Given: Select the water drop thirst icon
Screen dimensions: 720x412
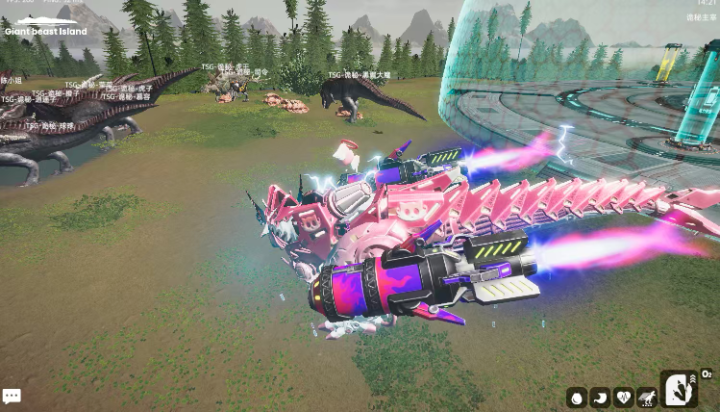Looking at the screenshot, I should click(x=577, y=397).
